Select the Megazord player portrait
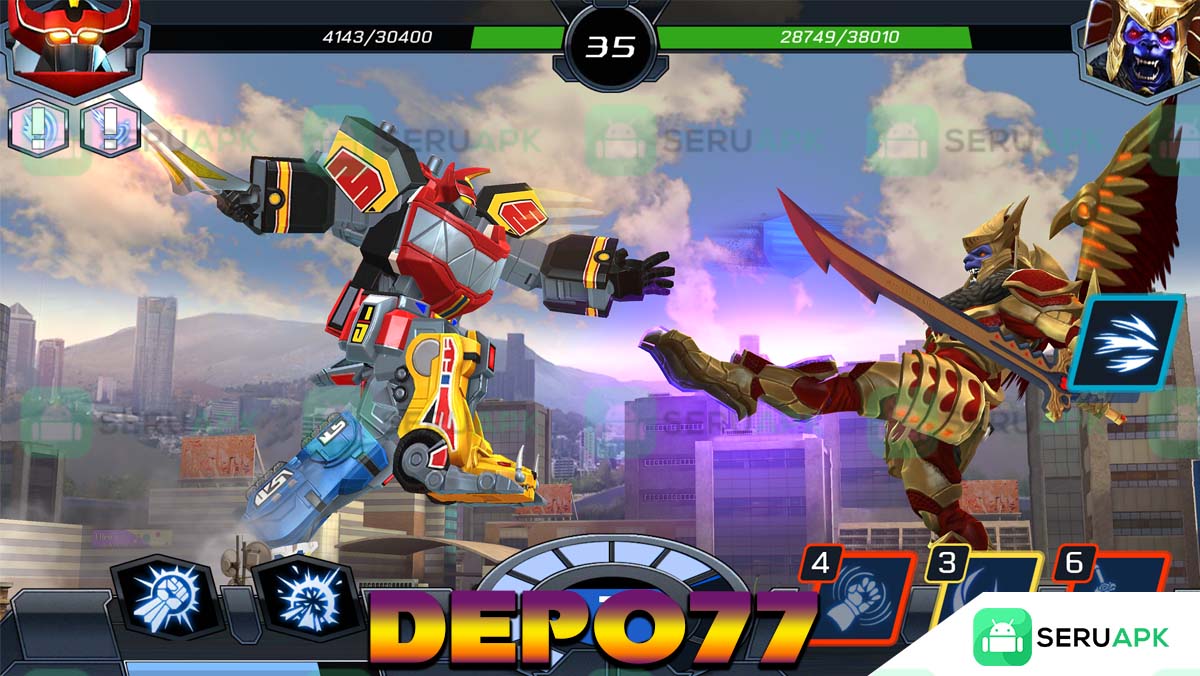The height and width of the screenshot is (676, 1200). [x=68, y=47]
